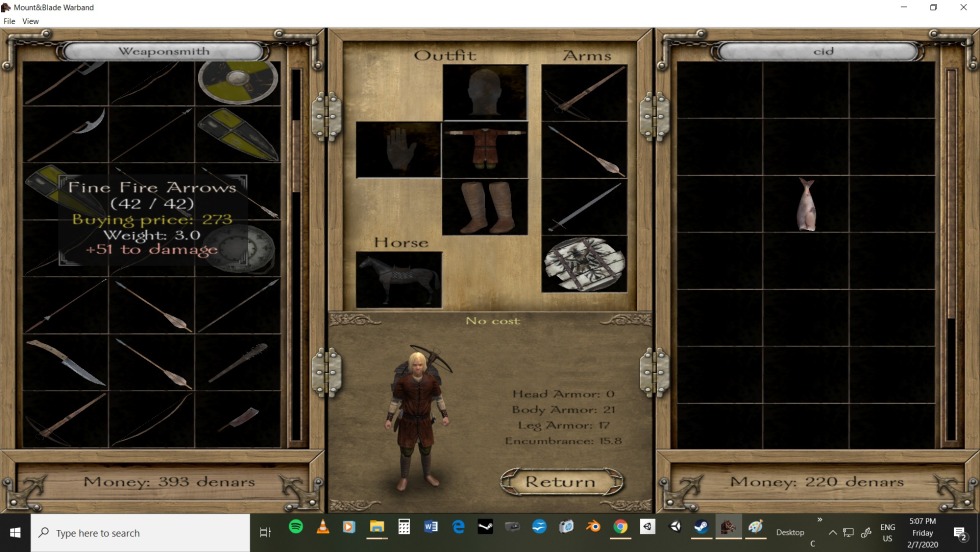This screenshot has width=980, height=552.
Task: Click the Weaponsmith inventory scrollbar
Action: point(295,250)
